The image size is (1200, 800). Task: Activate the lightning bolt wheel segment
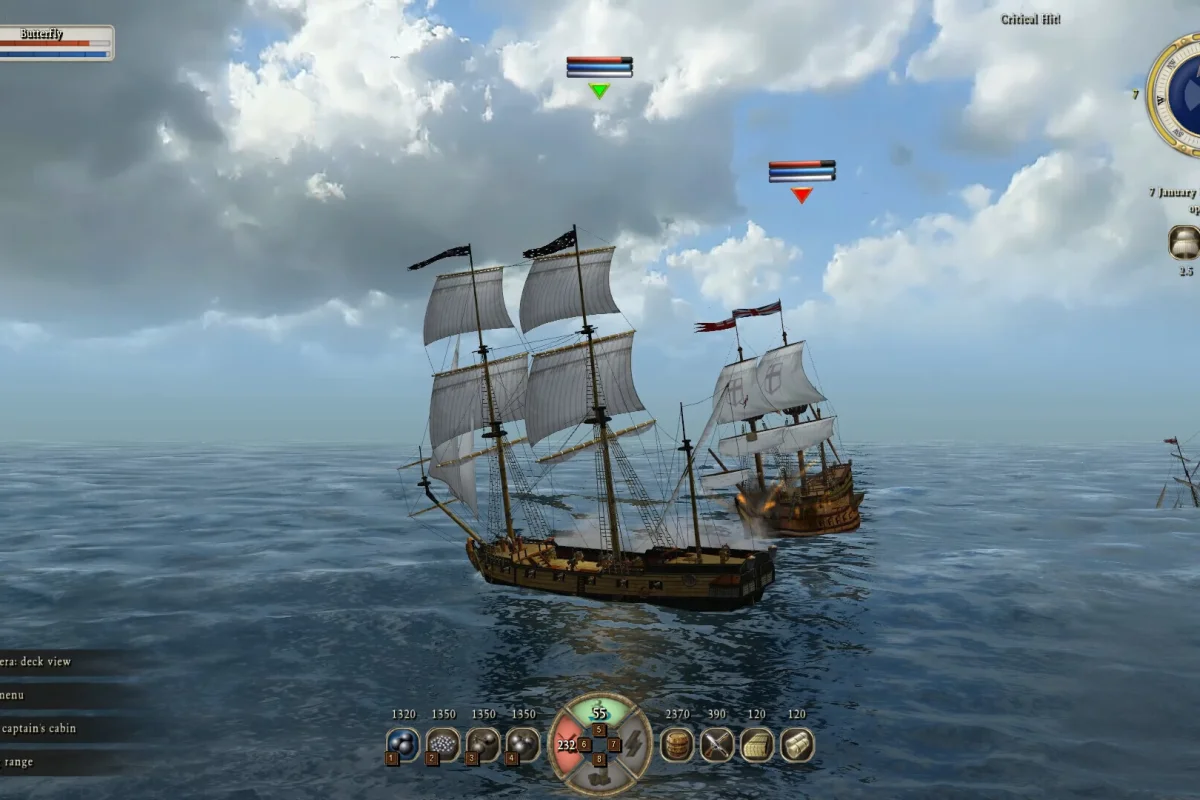coord(634,745)
